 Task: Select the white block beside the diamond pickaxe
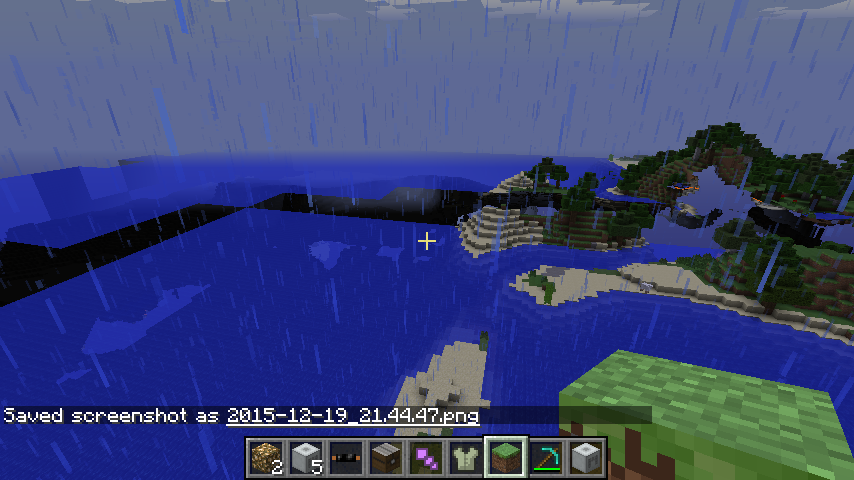(x=585, y=457)
